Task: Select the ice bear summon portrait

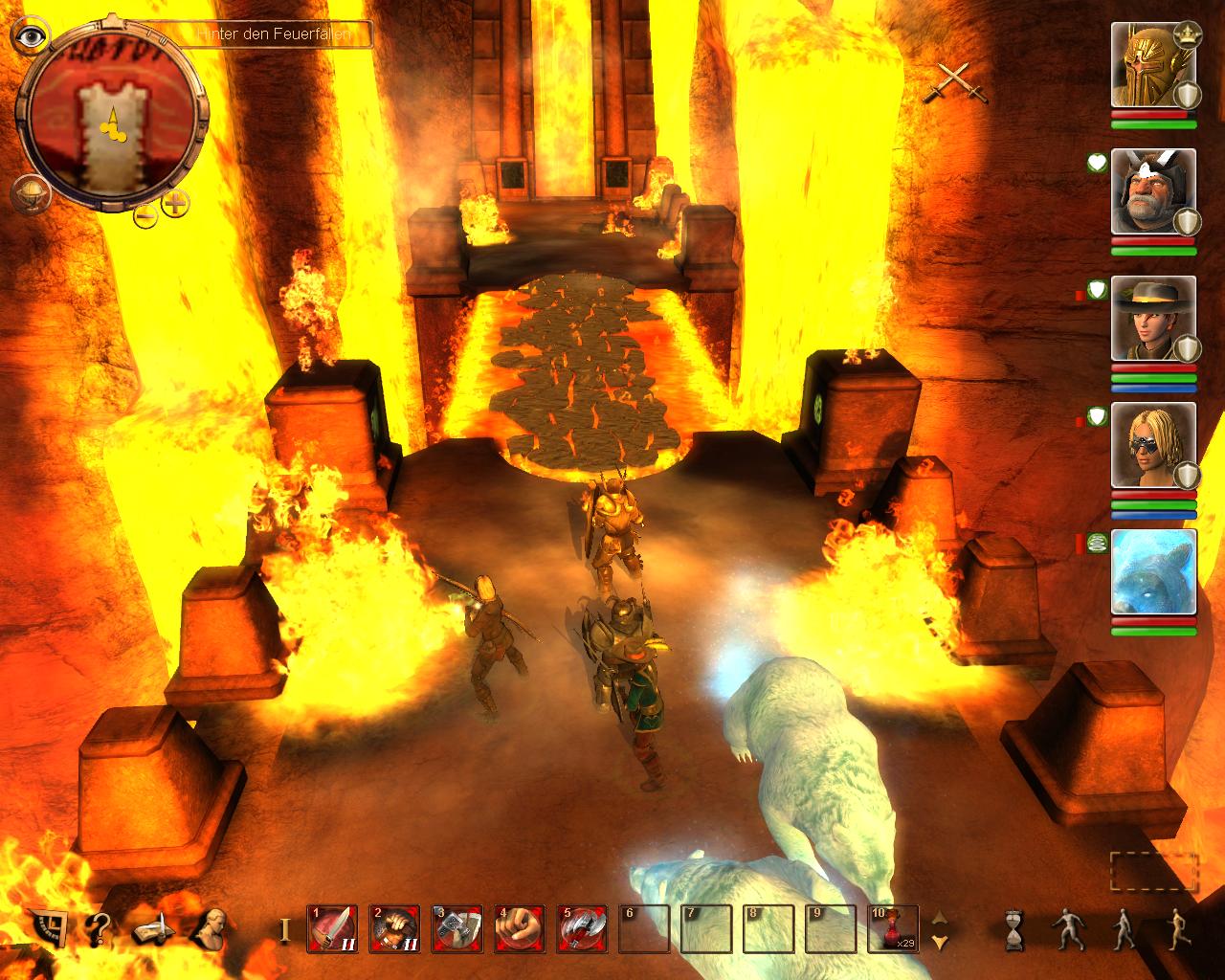Action: tap(1152, 572)
